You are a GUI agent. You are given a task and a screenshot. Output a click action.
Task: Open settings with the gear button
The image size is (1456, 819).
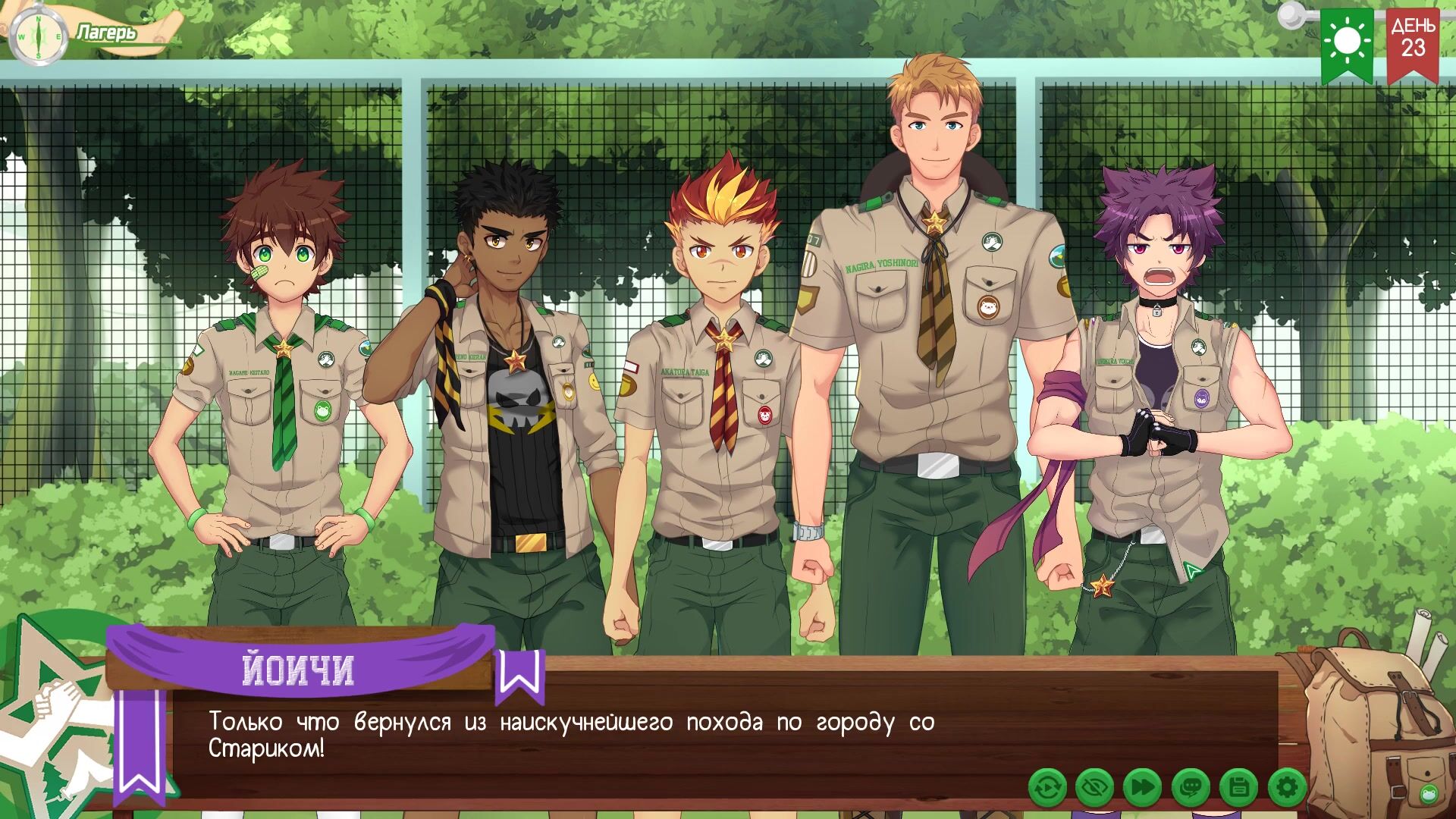[1287, 787]
